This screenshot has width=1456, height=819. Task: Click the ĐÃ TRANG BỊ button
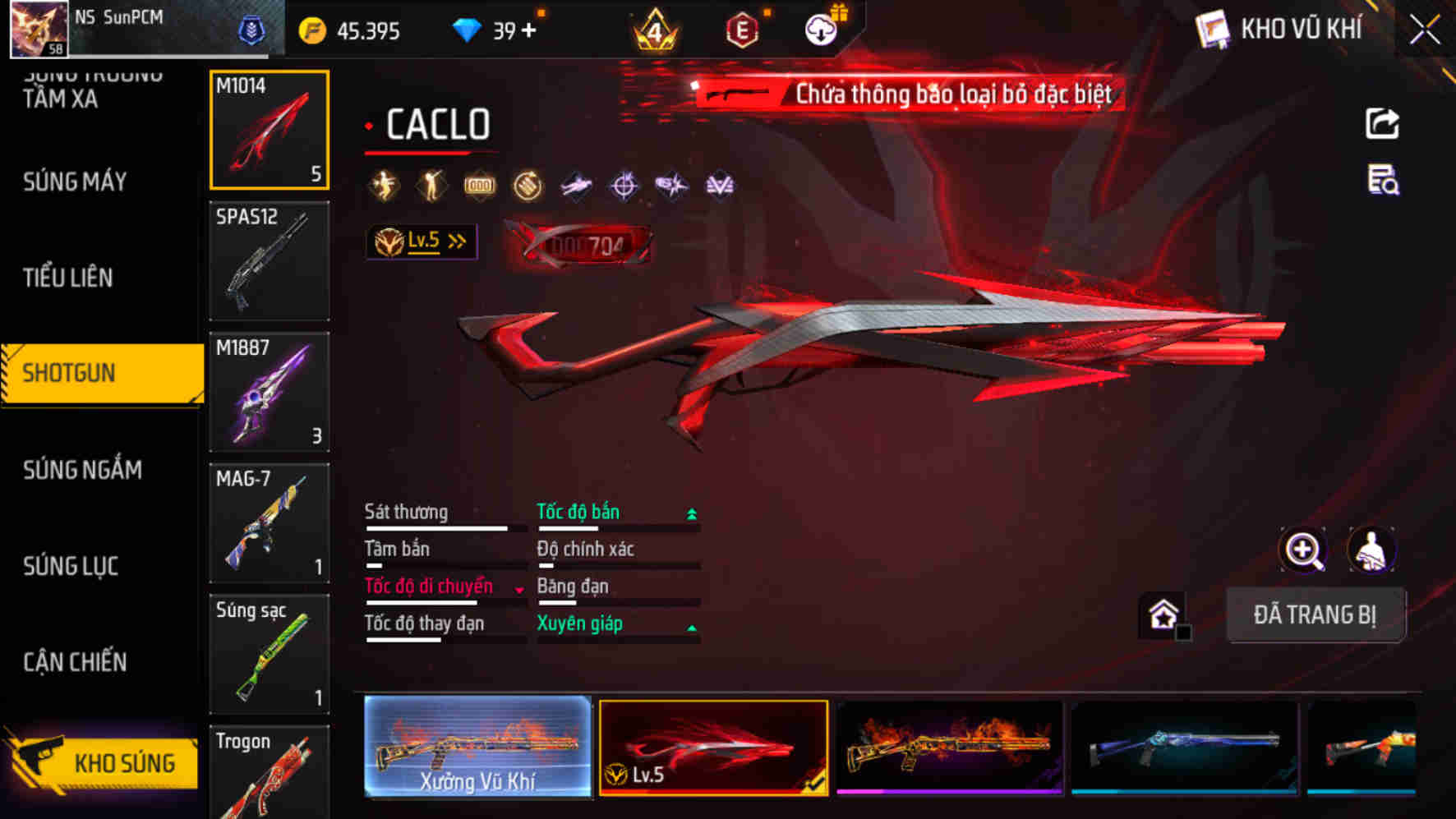tap(1316, 614)
